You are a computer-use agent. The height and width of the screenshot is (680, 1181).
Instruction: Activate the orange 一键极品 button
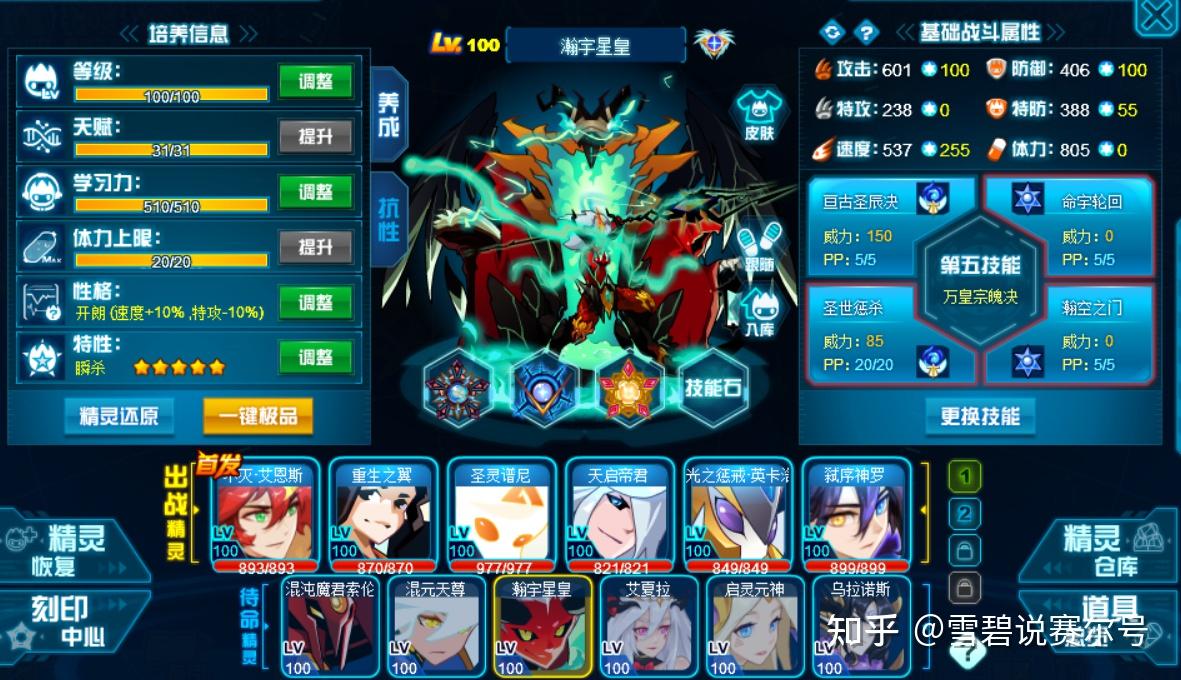(258, 416)
